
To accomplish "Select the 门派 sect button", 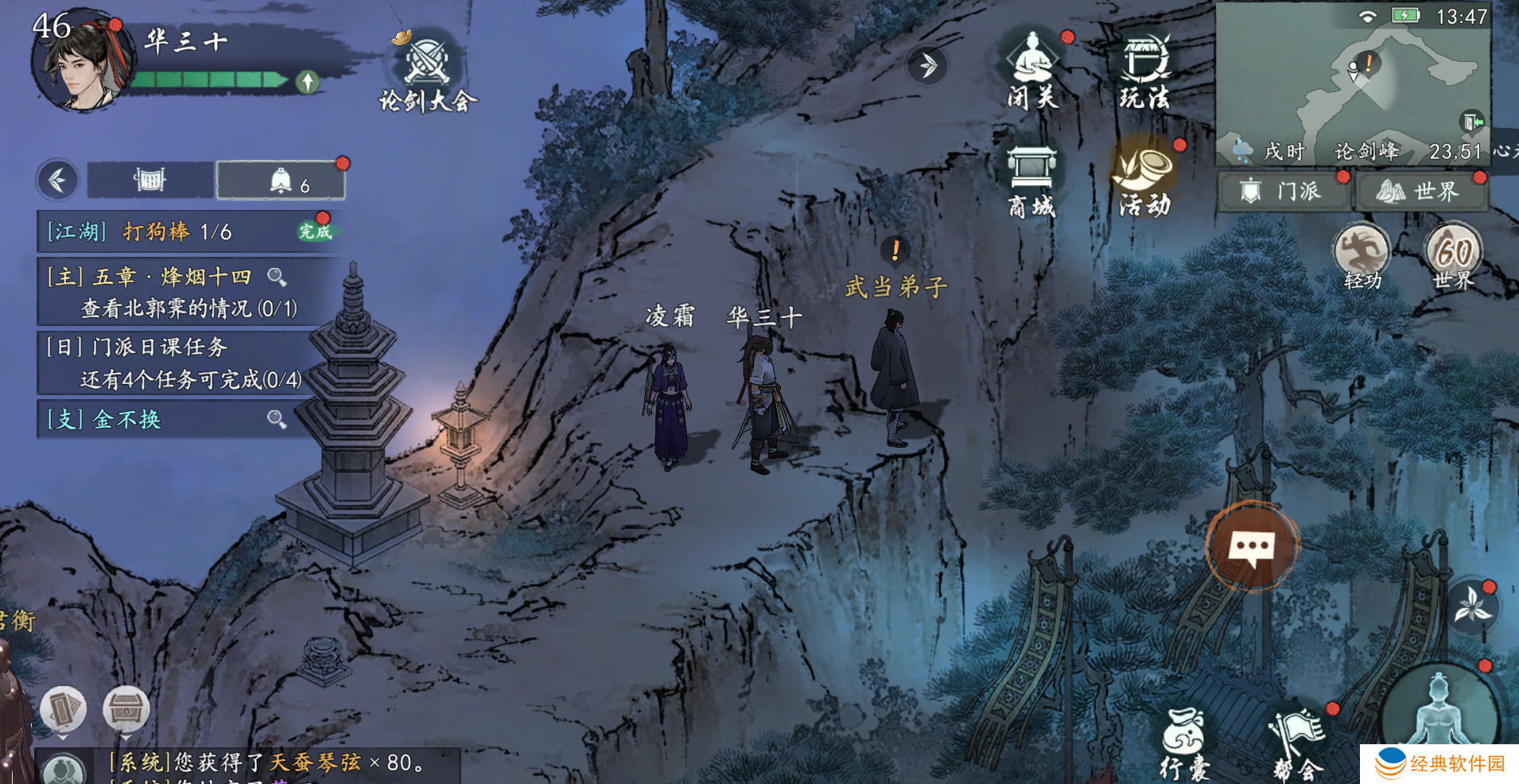I will pos(1283,192).
